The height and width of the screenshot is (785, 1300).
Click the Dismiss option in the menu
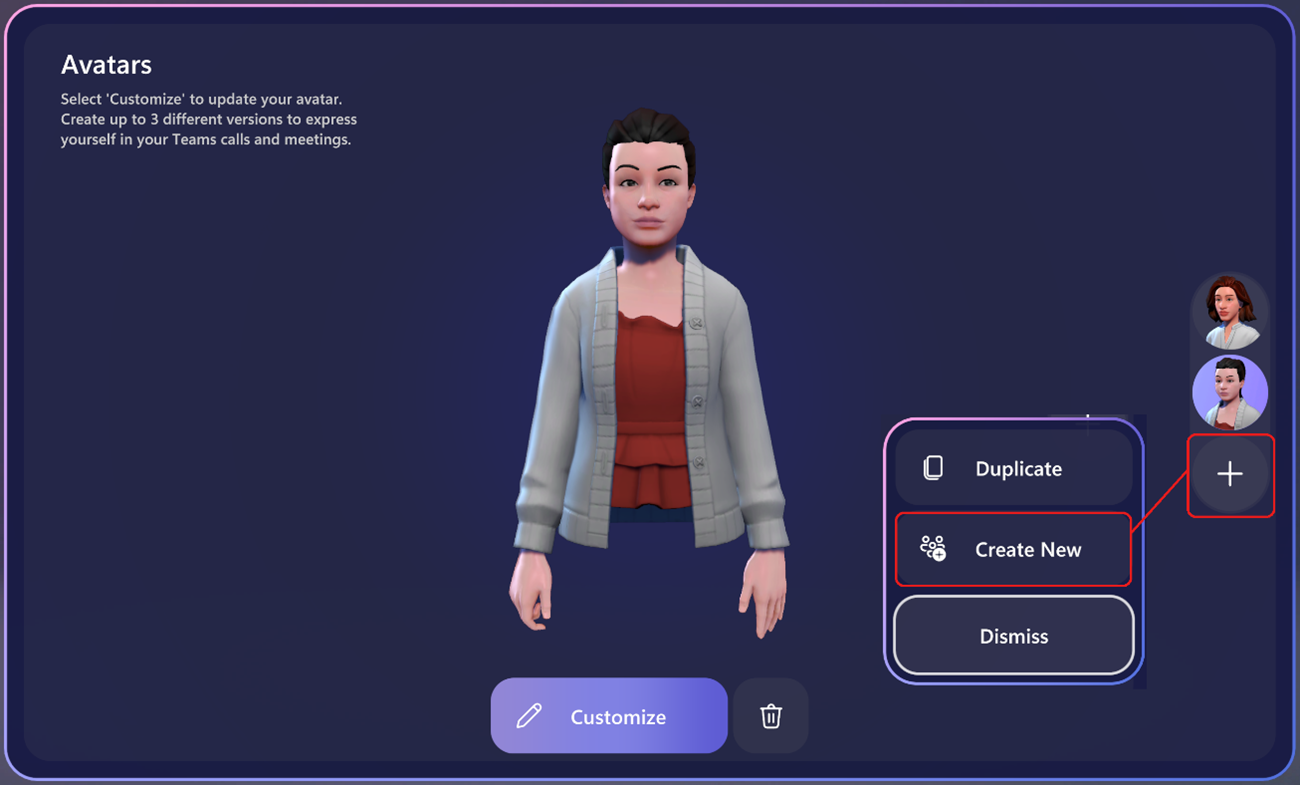pyautogui.click(x=1013, y=635)
